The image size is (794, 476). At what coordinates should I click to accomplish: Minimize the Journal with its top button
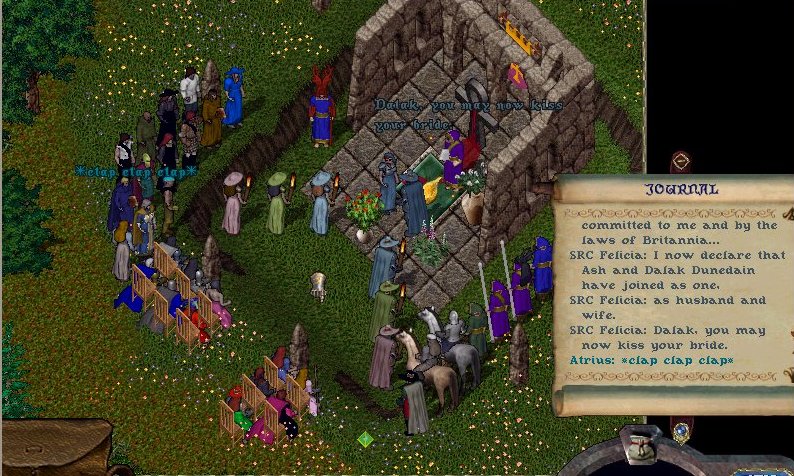[680, 161]
